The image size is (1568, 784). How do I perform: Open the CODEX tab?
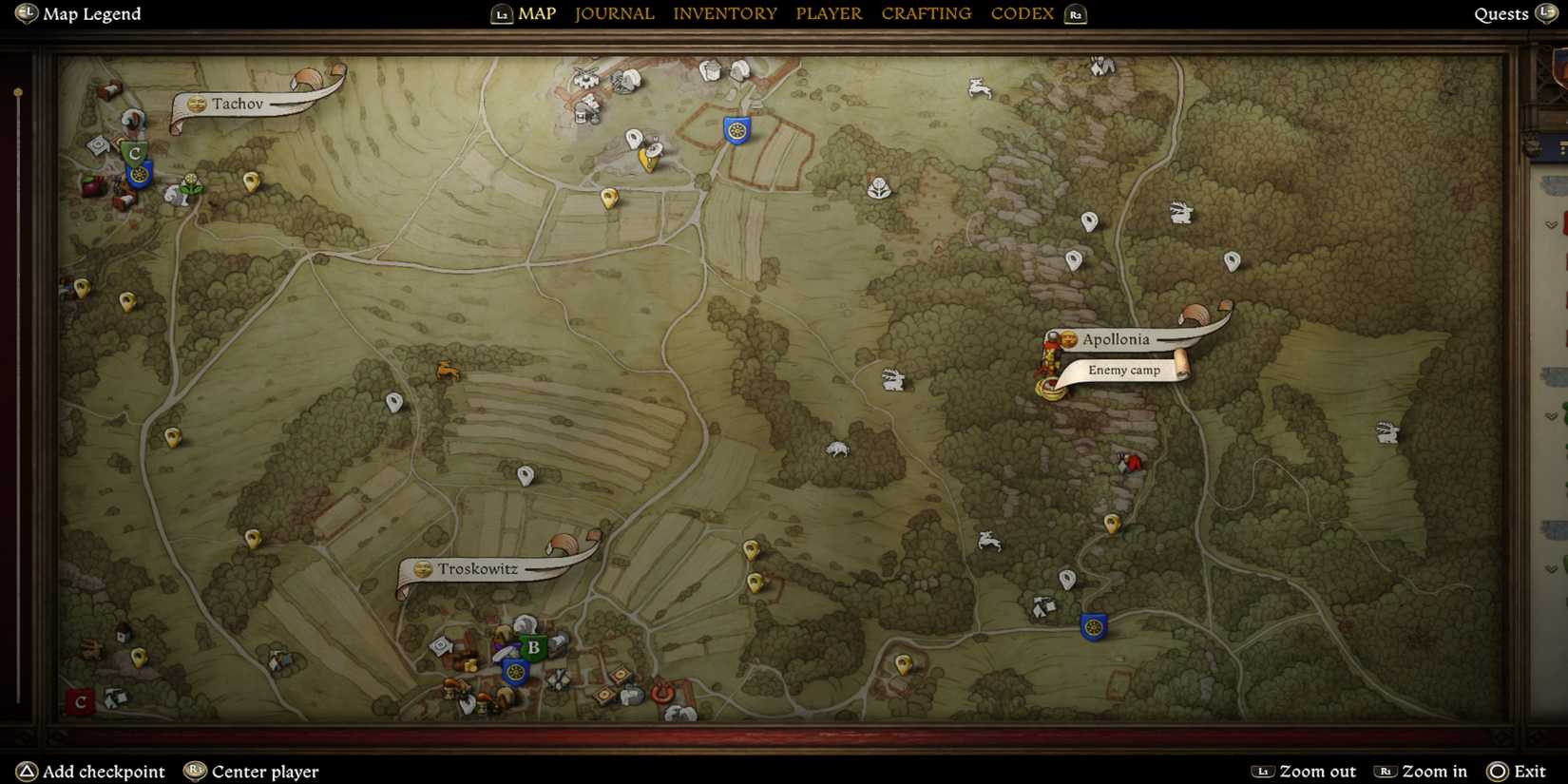1022,13
